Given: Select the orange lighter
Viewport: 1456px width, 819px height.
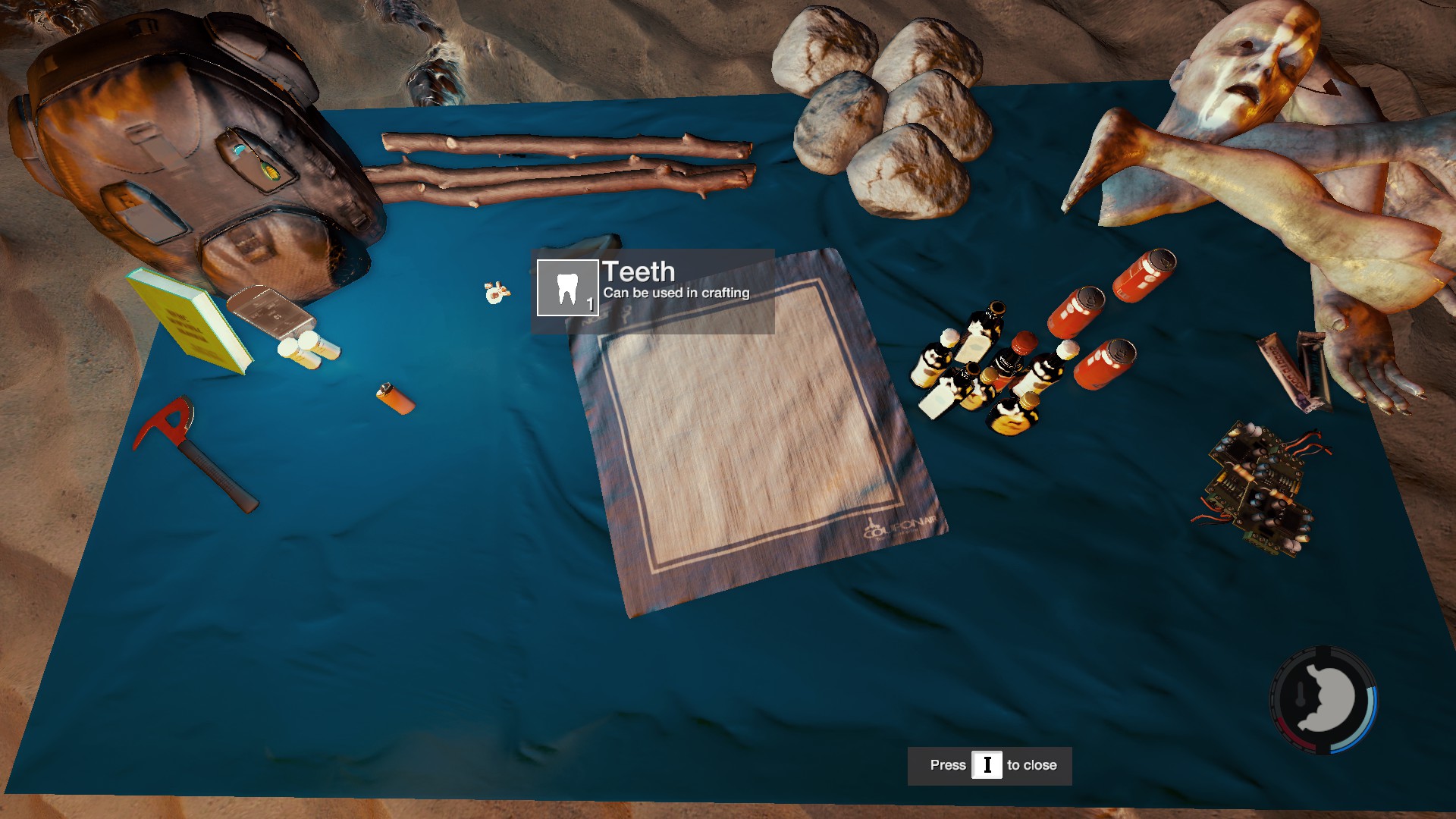Looking at the screenshot, I should 395,398.
